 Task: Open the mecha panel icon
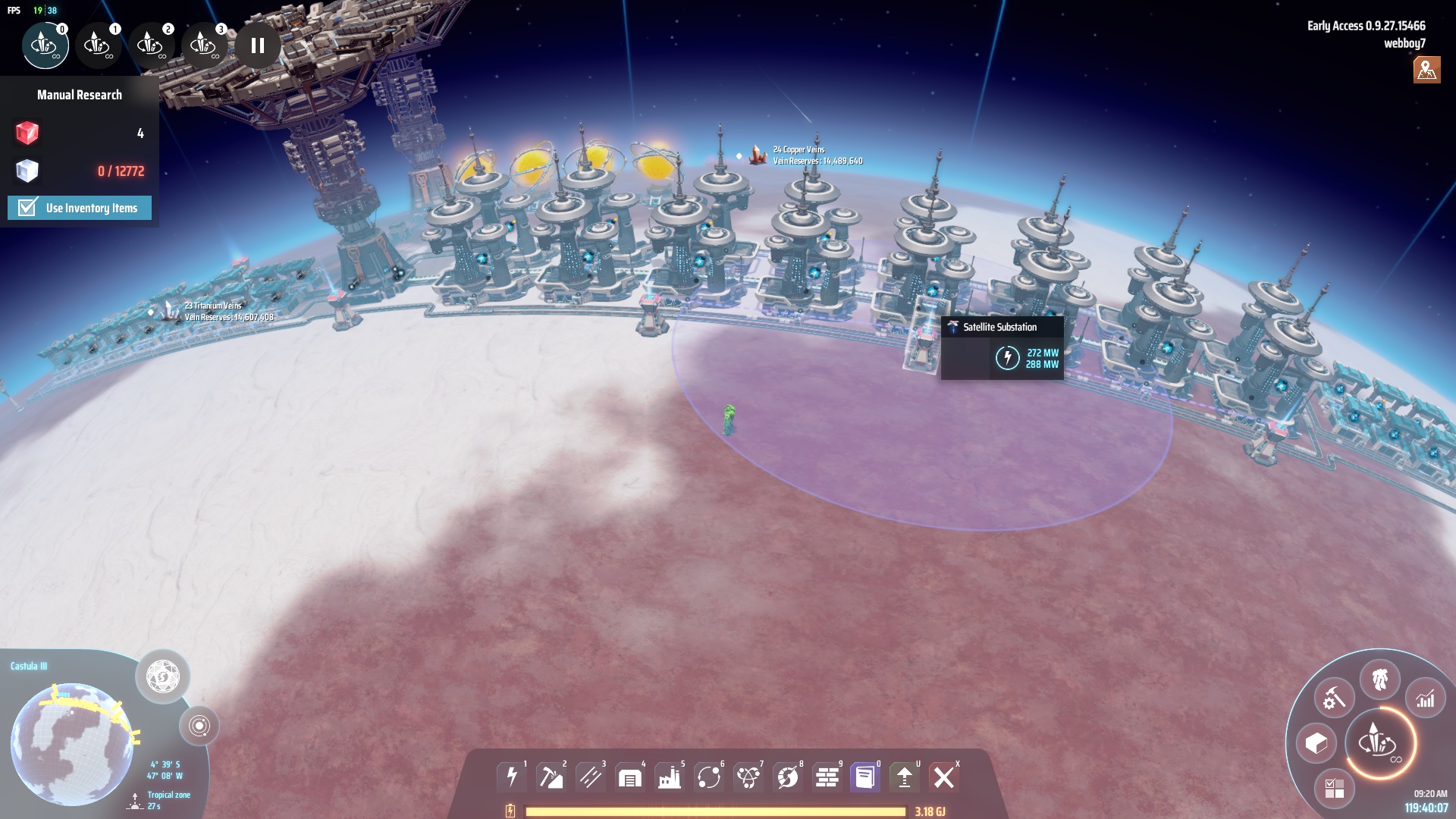[1380, 679]
